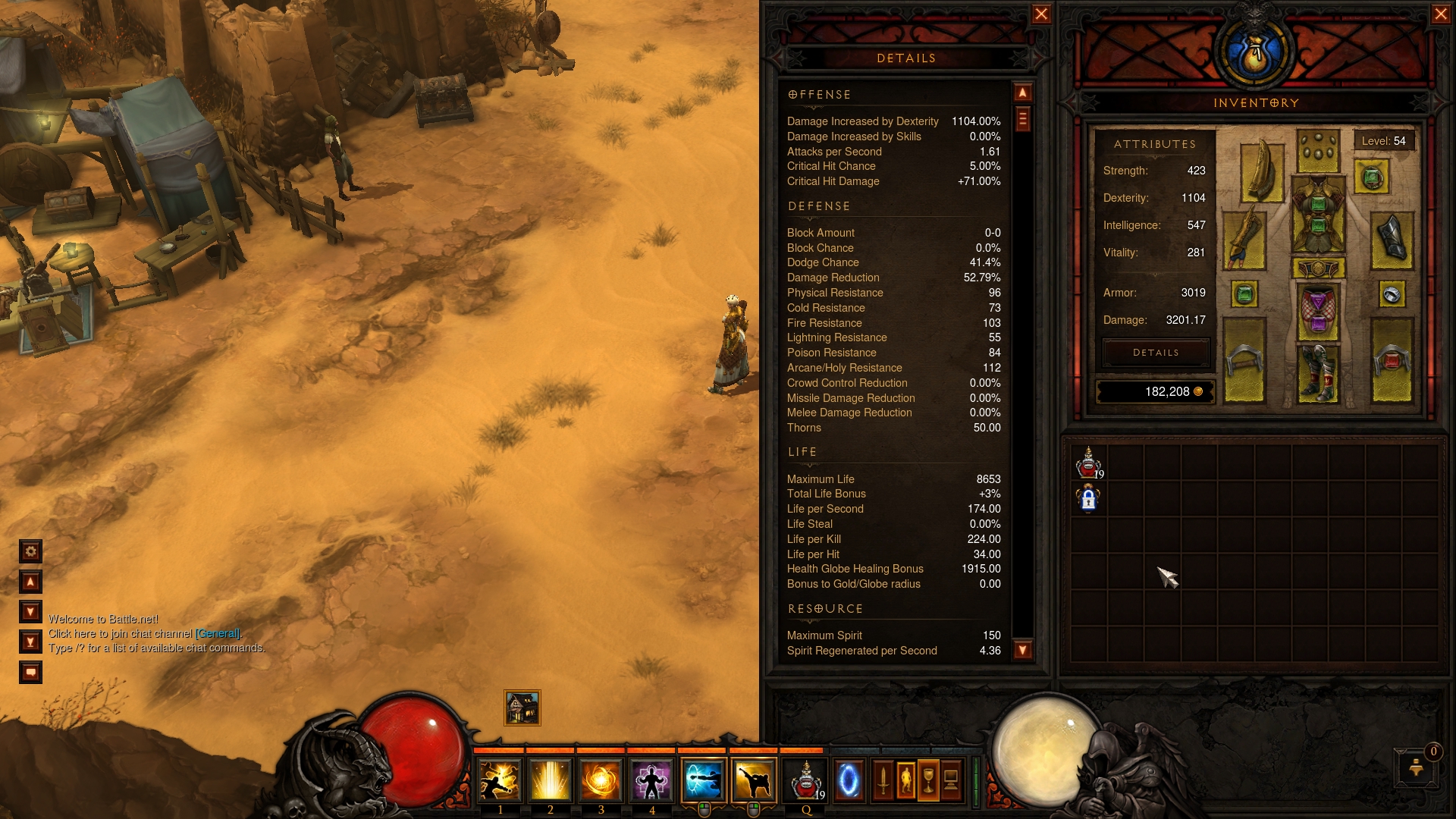Close the Inventory window
The width and height of the screenshot is (1456, 819).
[1441, 14]
